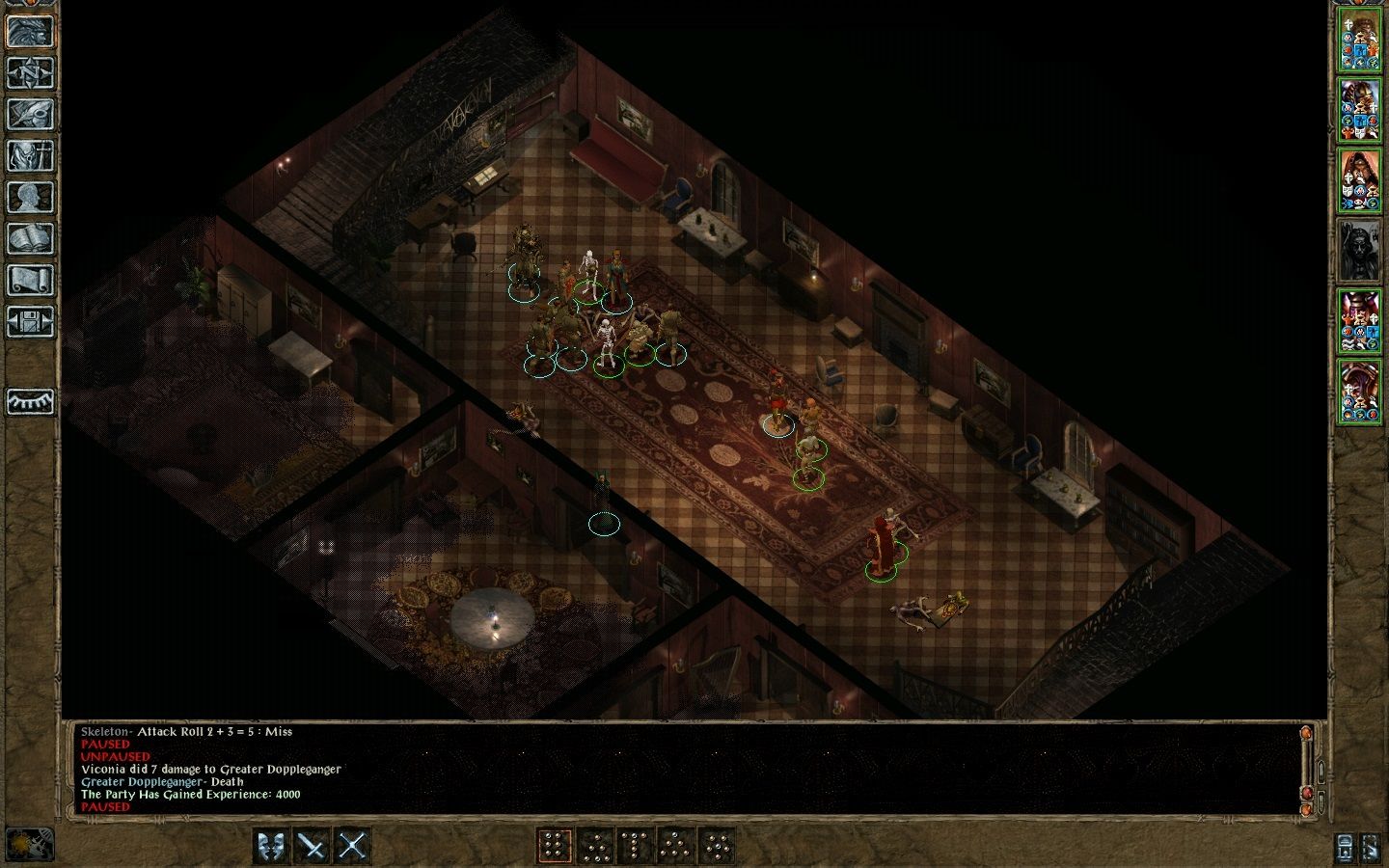Image resolution: width=1389 pixels, height=868 pixels.
Task: Open the options floppy-disk menu
Action: pyautogui.click(x=30, y=321)
